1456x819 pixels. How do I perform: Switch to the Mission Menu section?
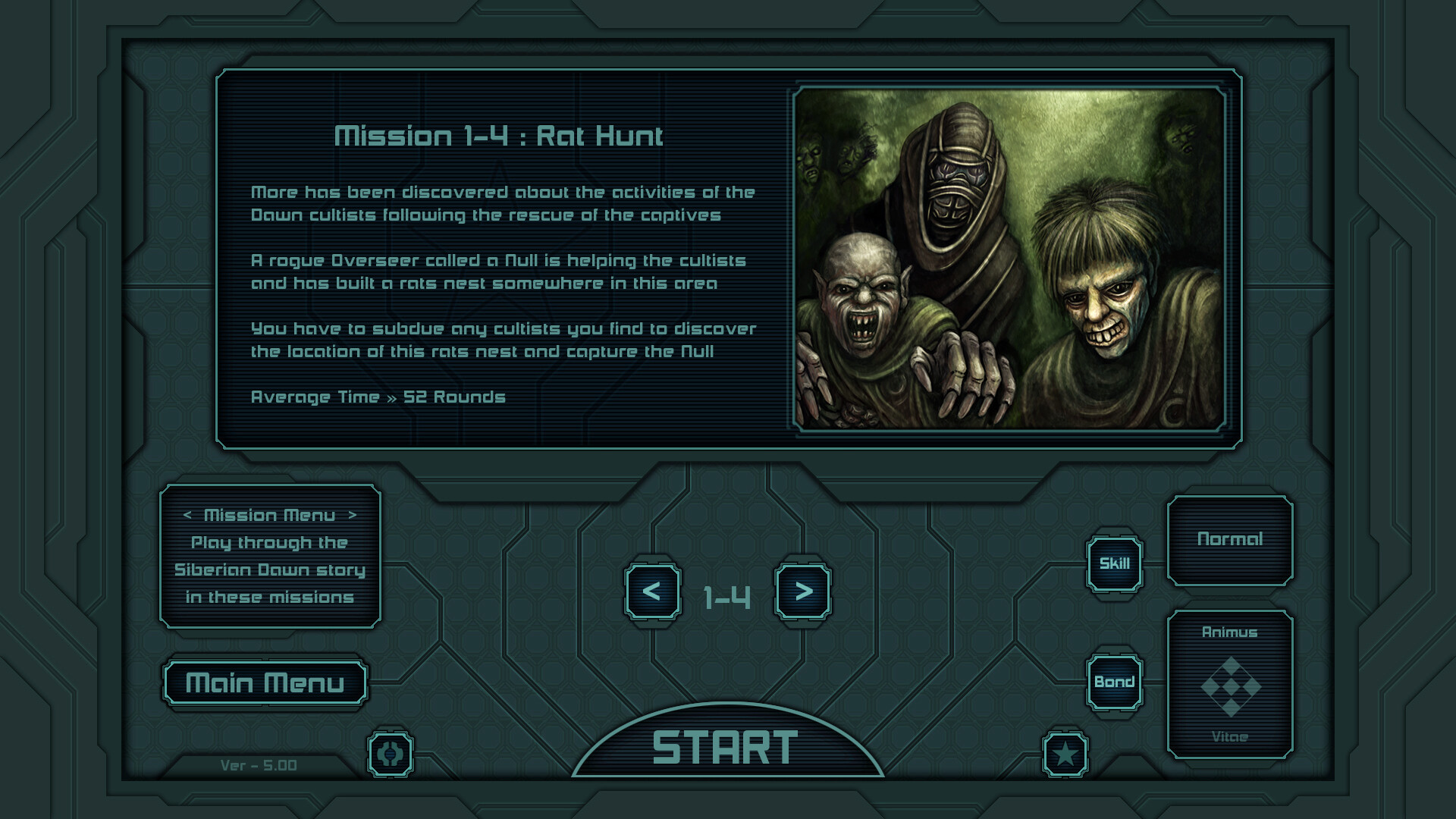[270, 515]
